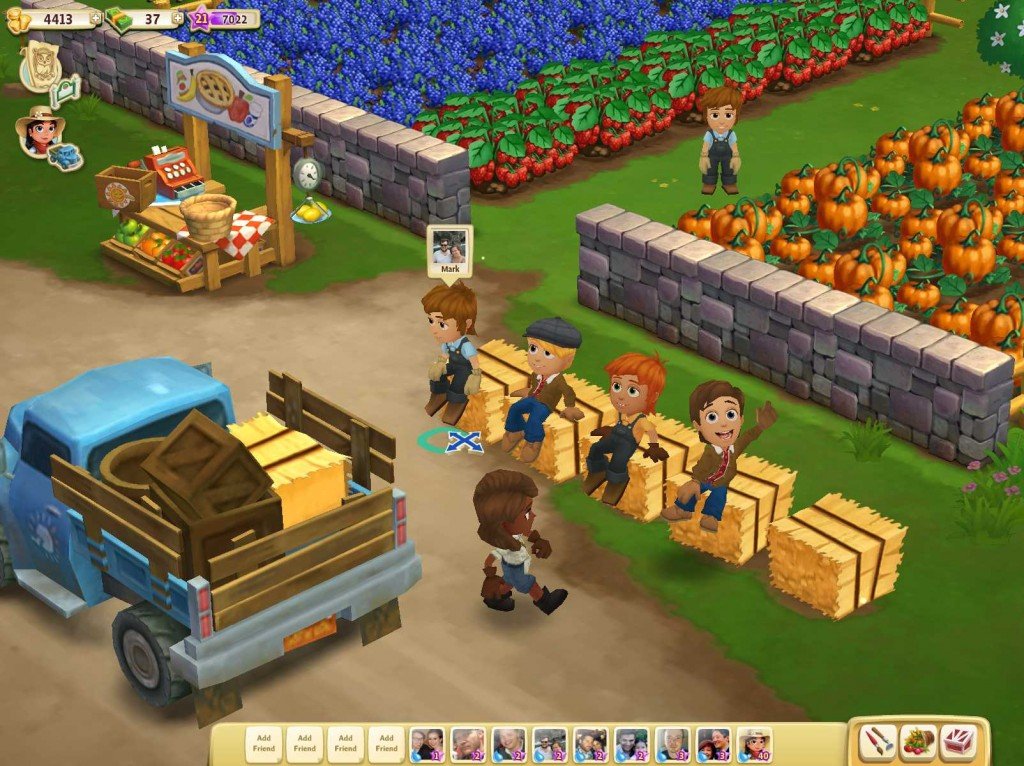Viewport: 1024px width, 766px height.
Task: Click the small blue truck icon
Action: pyautogui.click(x=66, y=157)
